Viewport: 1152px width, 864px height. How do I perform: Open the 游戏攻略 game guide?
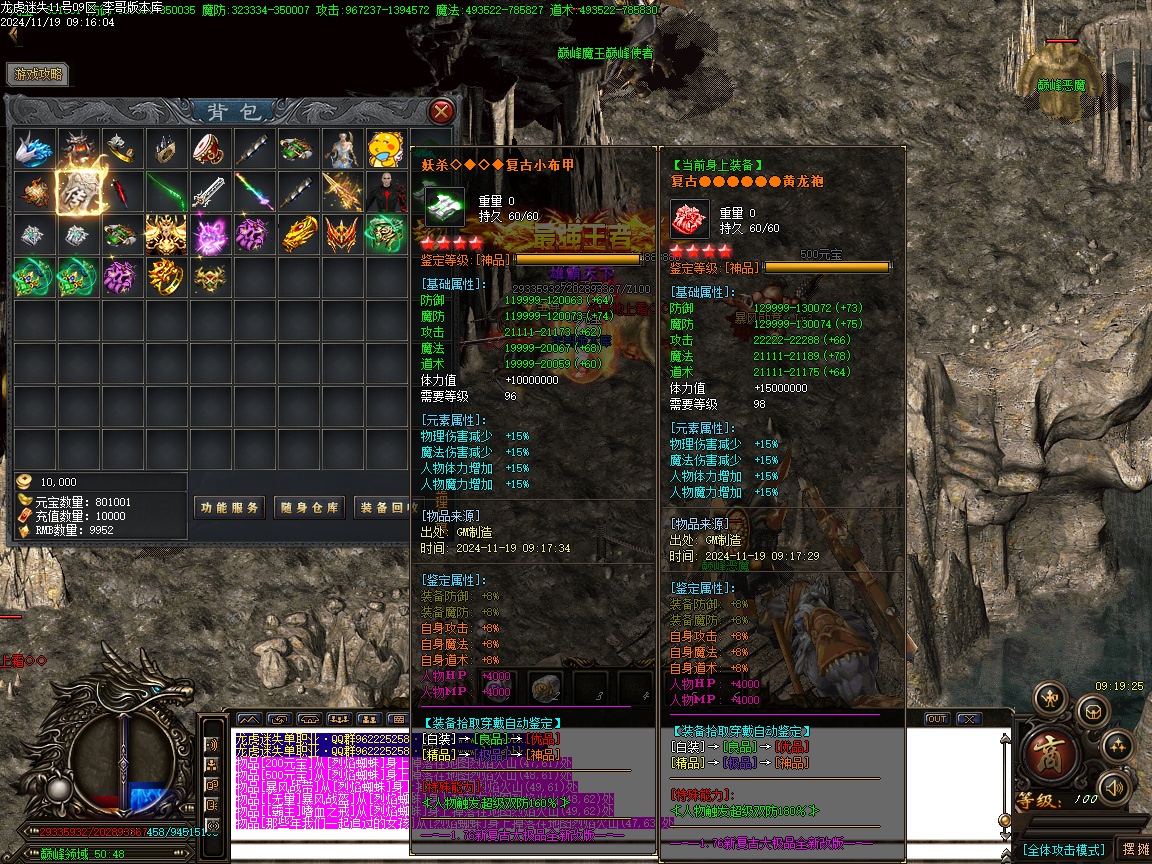(38, 74)
